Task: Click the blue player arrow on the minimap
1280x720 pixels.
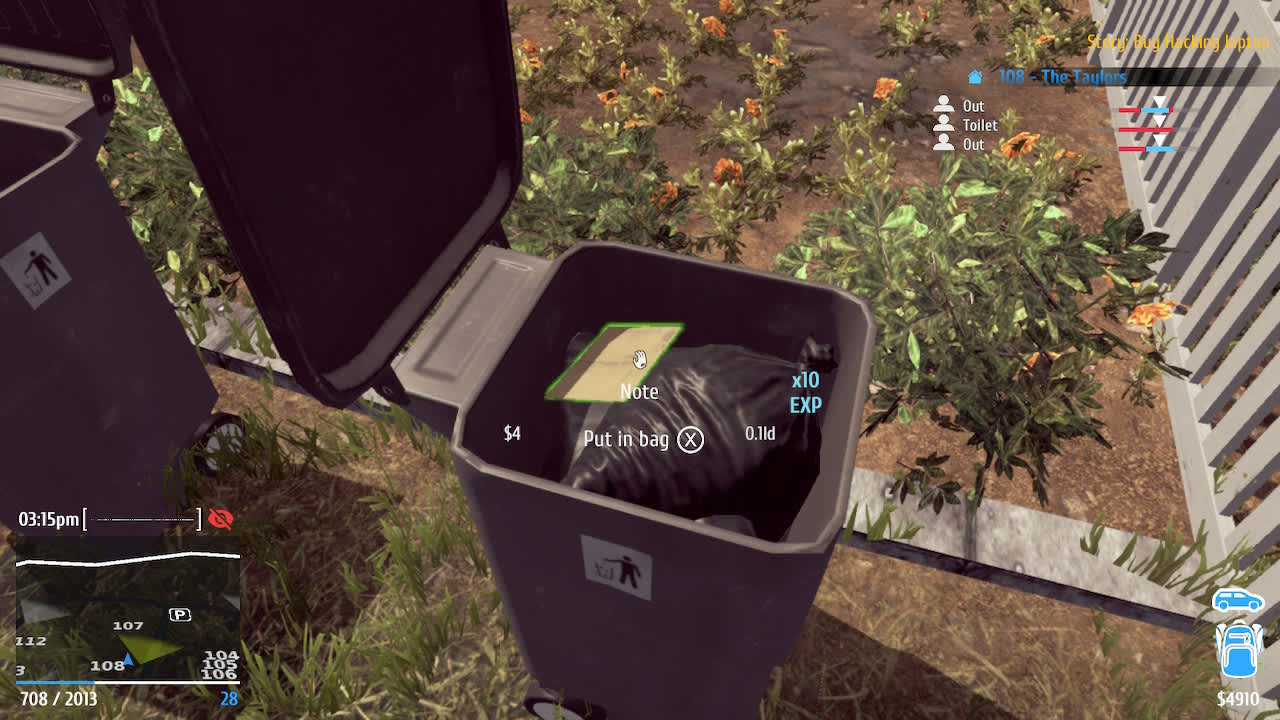Action: [129, 659]
